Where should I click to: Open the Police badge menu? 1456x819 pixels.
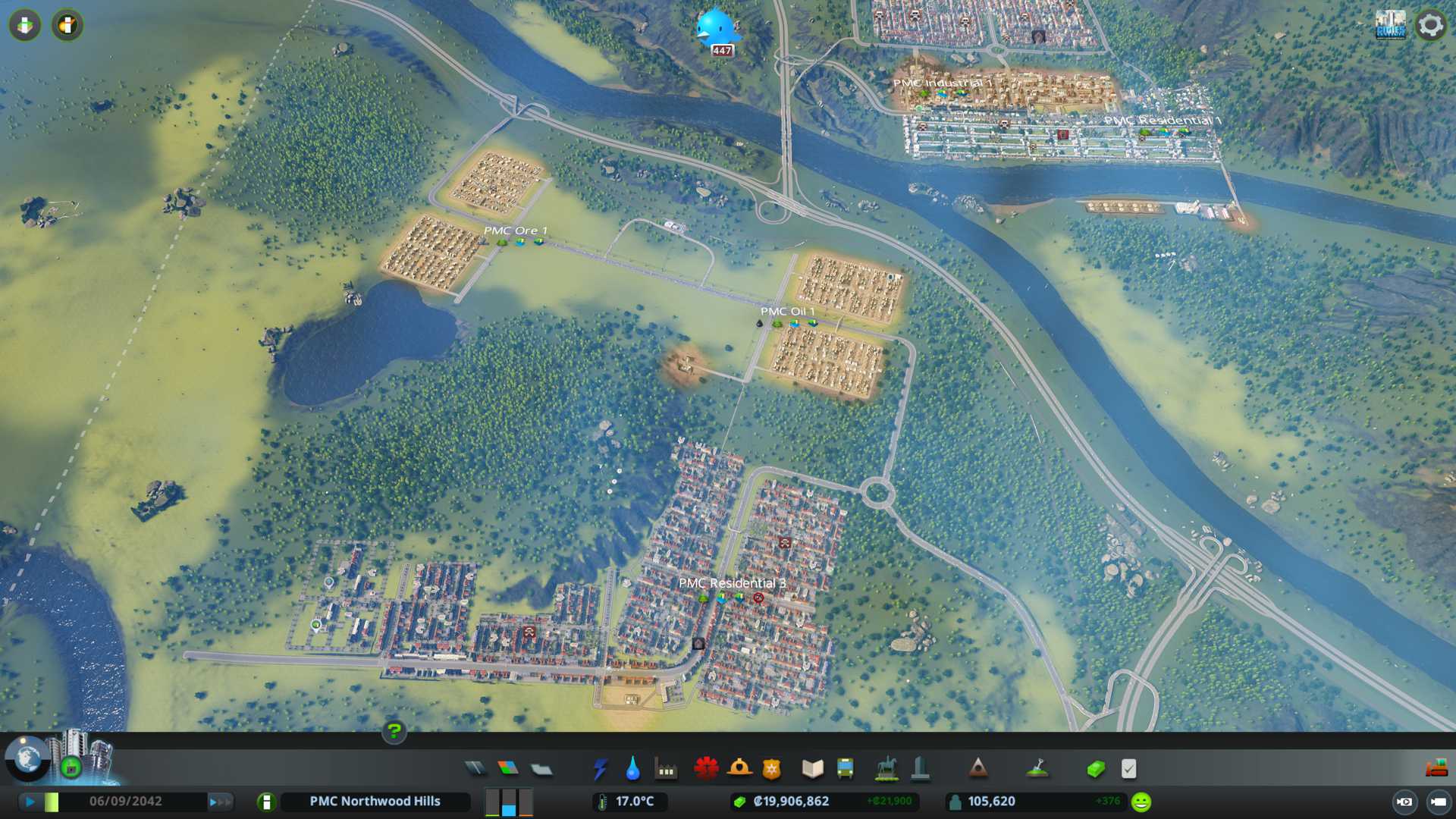772,769
